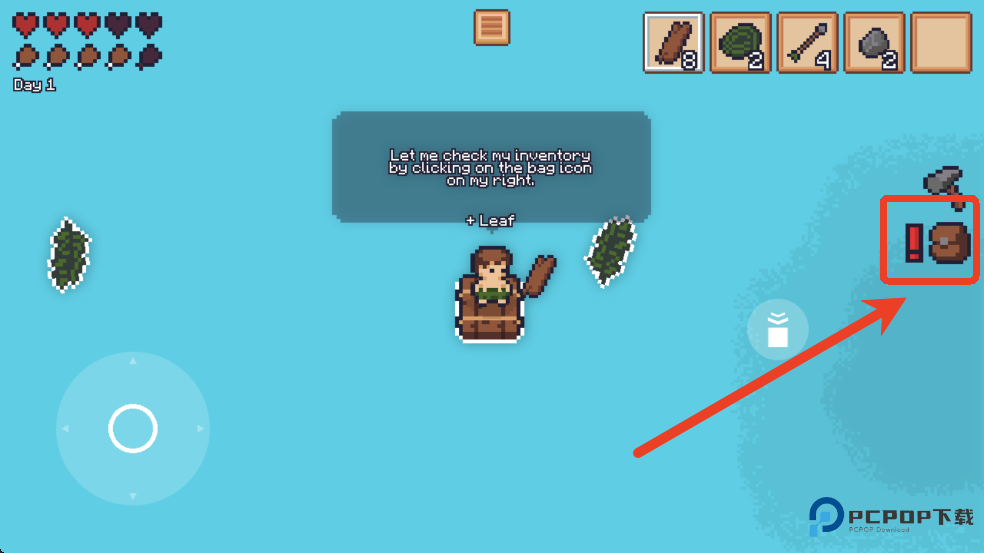Image resolution: width=984 pixels, height=553 pixels.
Task: Open the hamburger menu button
Action: [x=491, y=28]
